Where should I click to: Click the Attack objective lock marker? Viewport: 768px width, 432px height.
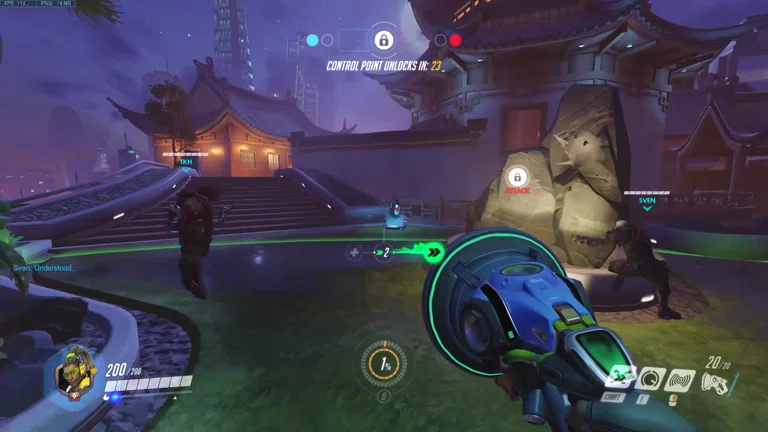517,178
